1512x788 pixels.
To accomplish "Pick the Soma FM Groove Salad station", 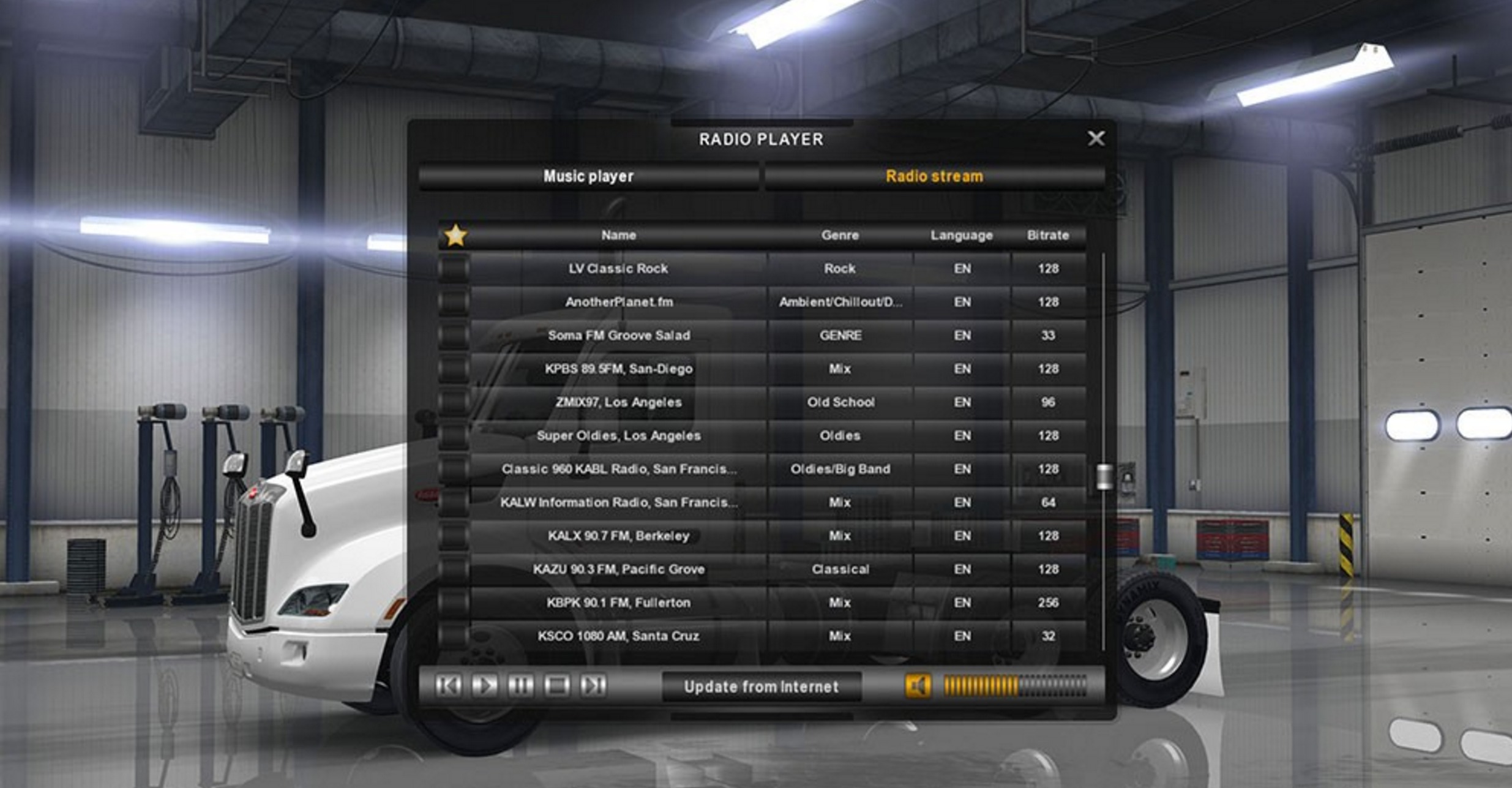I will (618, 336).
